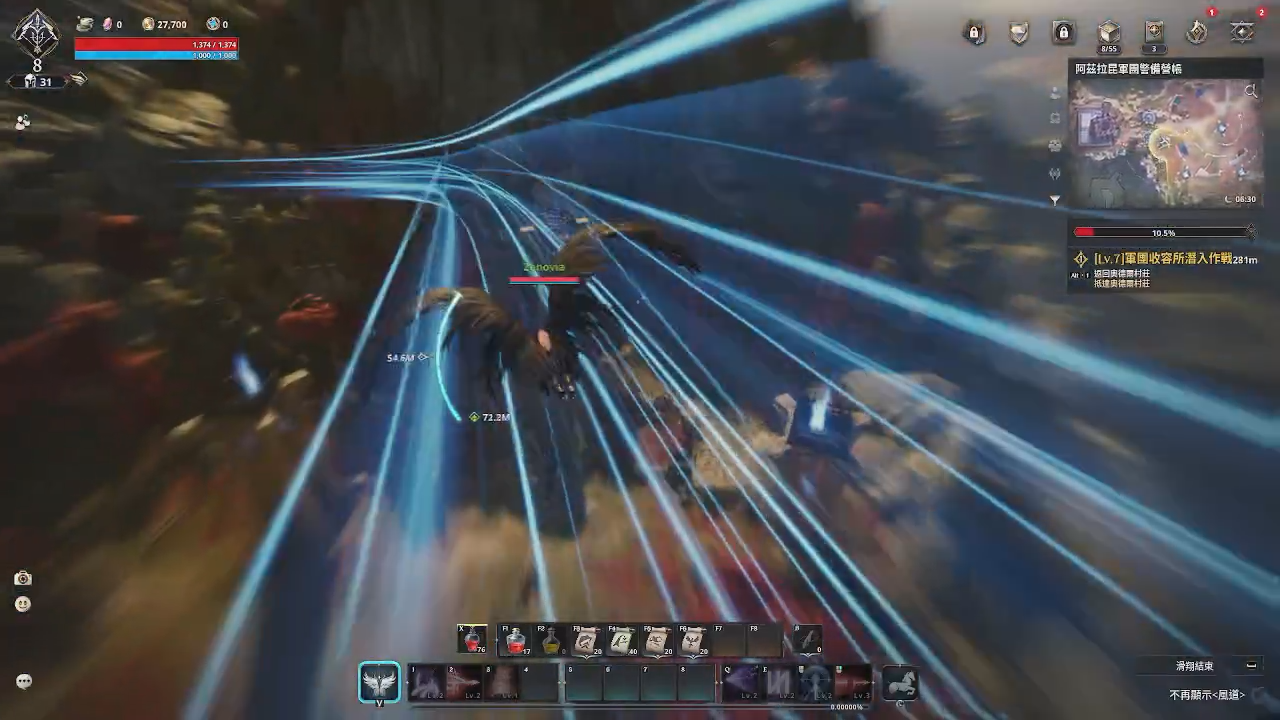Click the red 10.5% progress bar
The height and width of the screenshot is (720, 1280).
tap(1160, 232)
